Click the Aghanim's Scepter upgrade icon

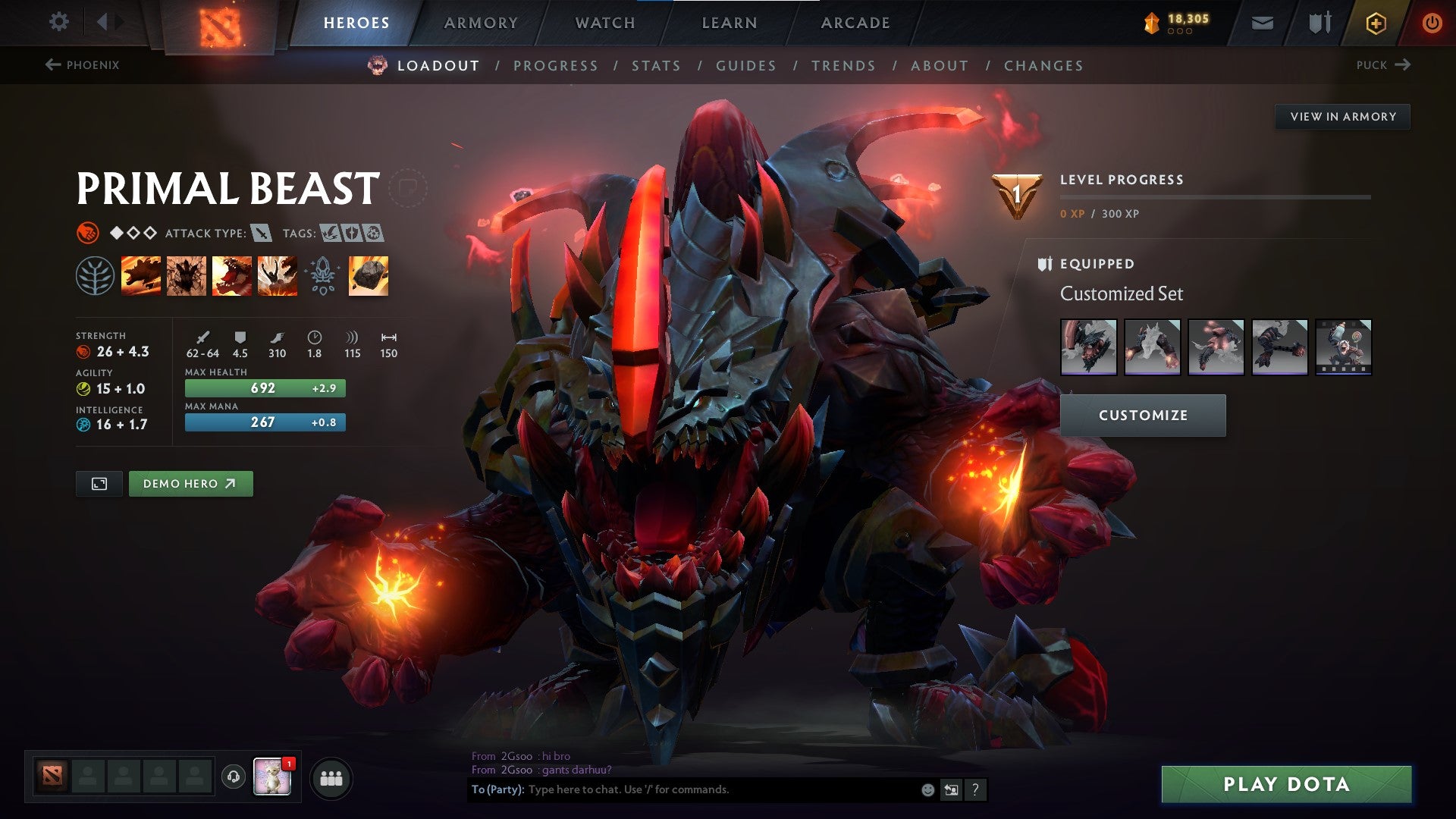pyautogui.click(x=323, y=277)
